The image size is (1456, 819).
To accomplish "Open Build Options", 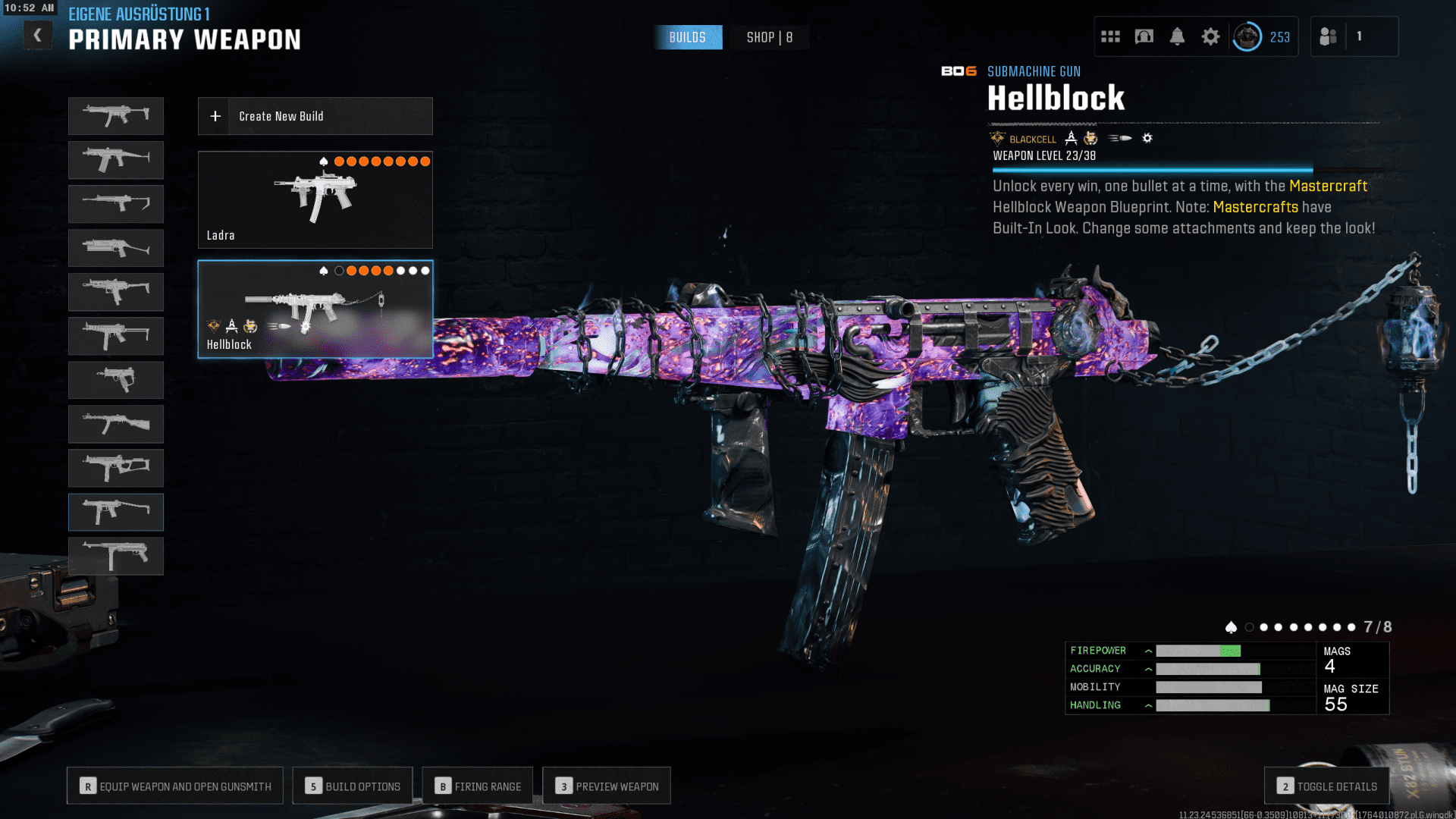I will [353, 786].
